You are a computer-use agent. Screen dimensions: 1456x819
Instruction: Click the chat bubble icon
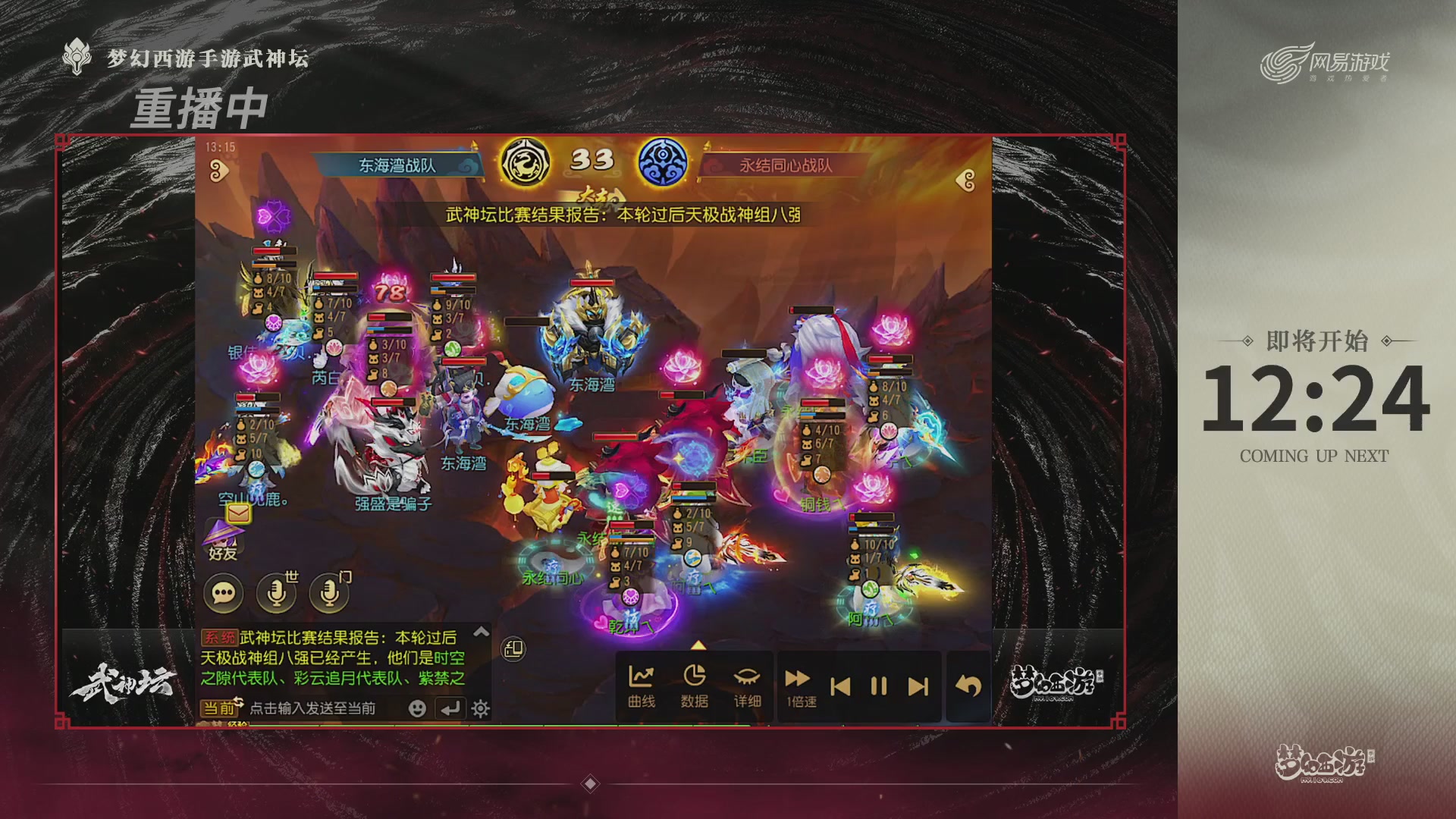click(223, 592)
